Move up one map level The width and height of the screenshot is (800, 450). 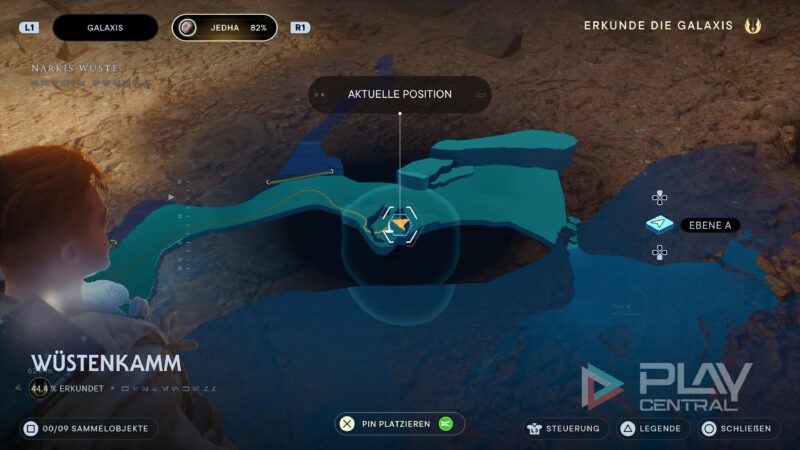pos(659,198)
